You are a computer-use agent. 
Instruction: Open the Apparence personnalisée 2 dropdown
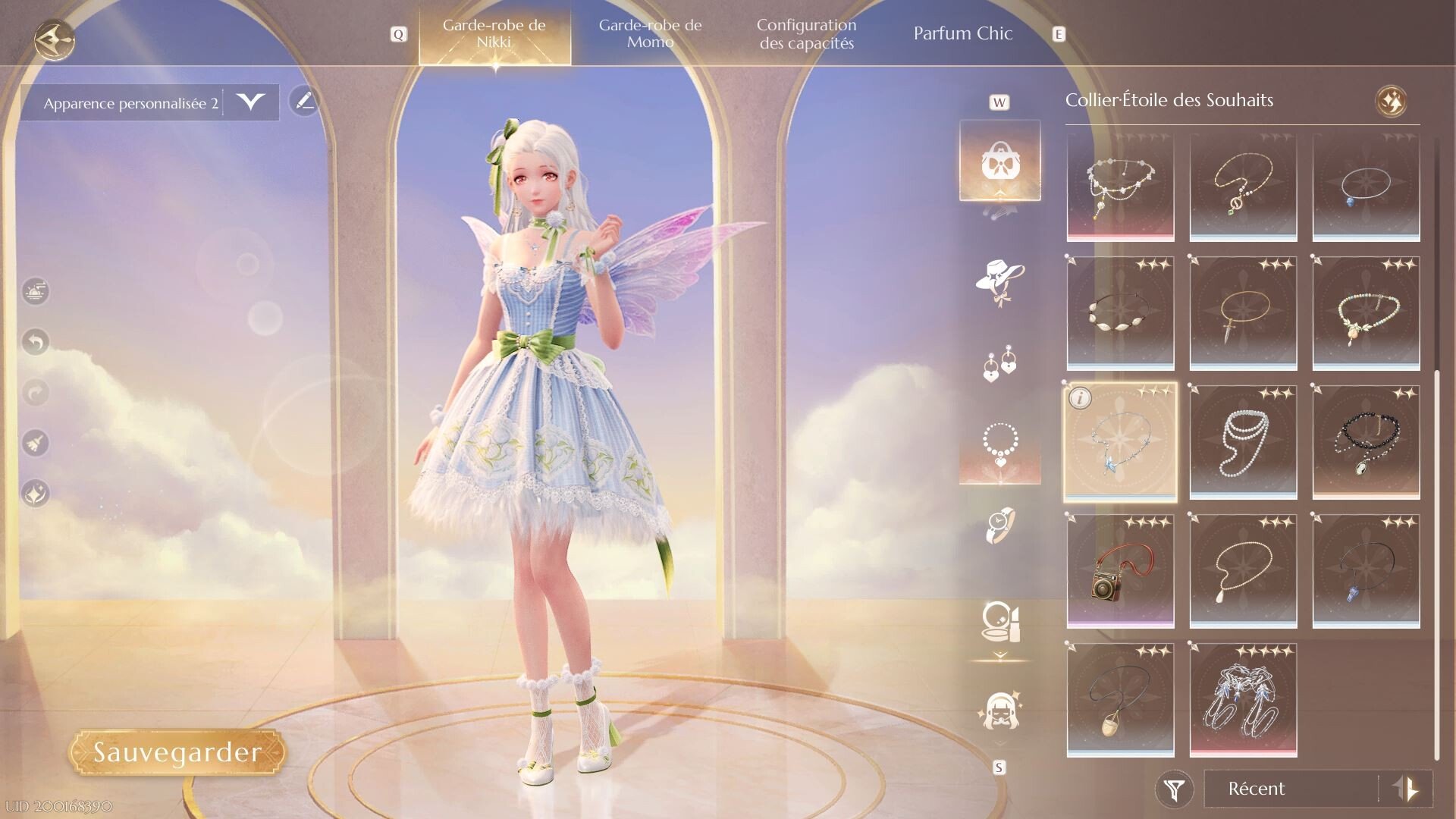(x=252, y=102)
